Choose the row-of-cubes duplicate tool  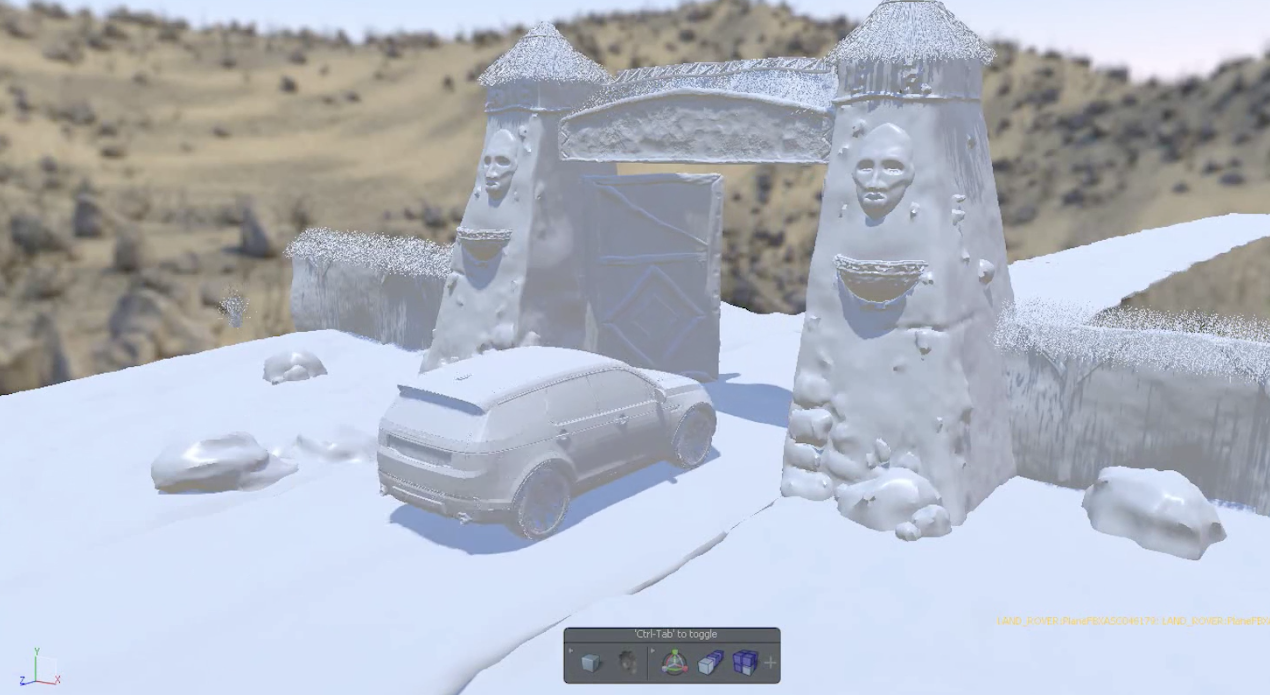click(710, 662)
